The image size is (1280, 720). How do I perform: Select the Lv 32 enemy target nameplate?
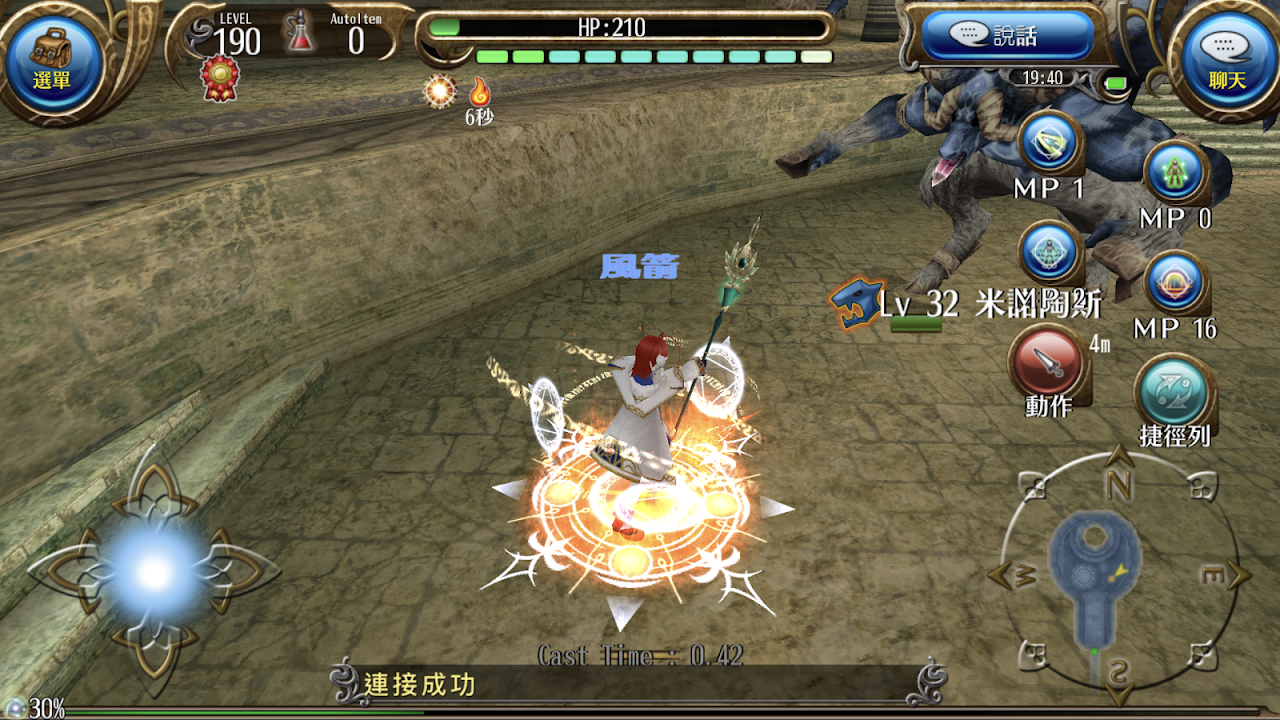[x=965, y=304]
